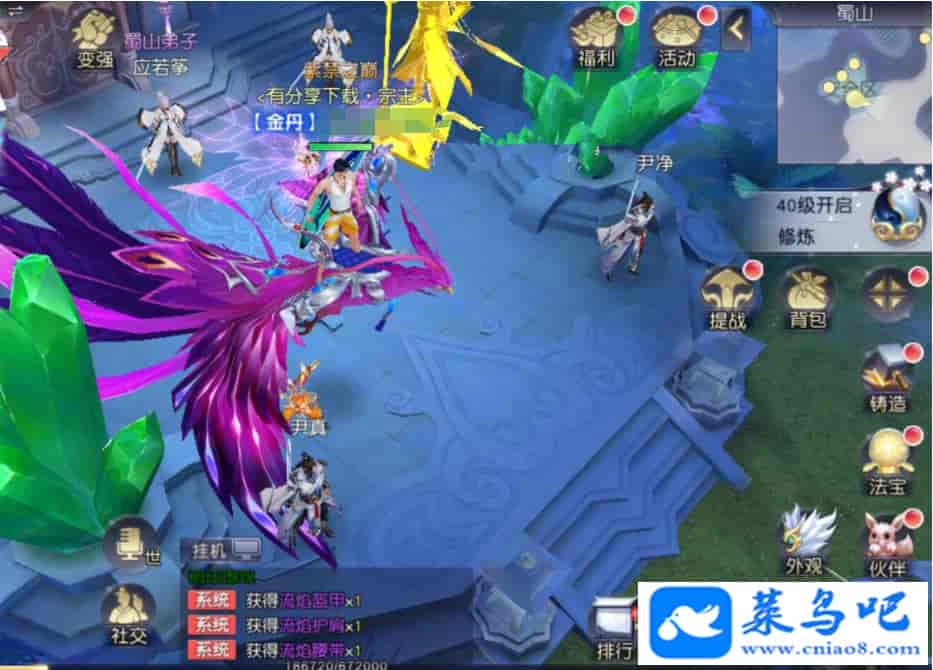Open the system chat message log
Viewport: 933px width, 670px height.
[300, 625]
